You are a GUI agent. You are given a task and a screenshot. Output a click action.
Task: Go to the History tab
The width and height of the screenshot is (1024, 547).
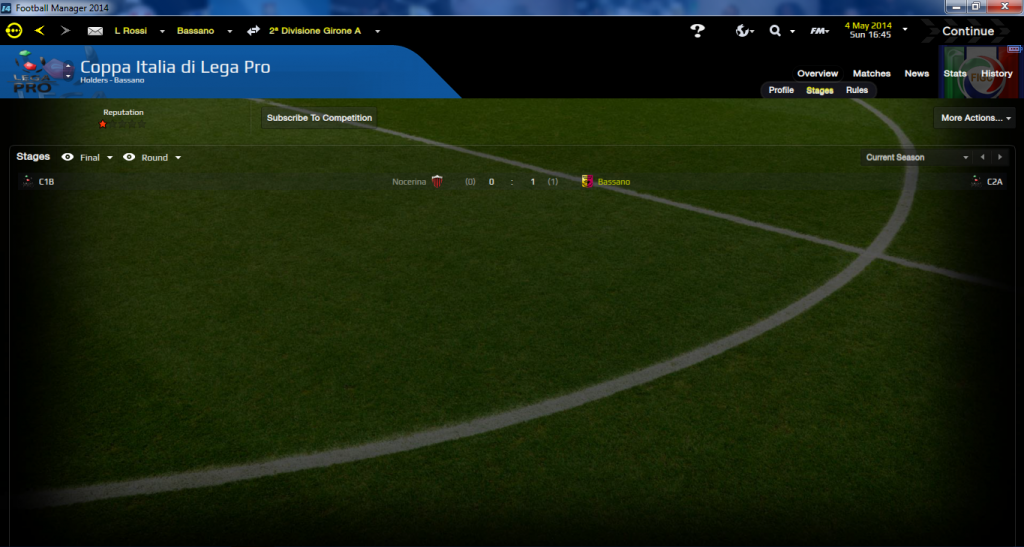tap(996, 74)
